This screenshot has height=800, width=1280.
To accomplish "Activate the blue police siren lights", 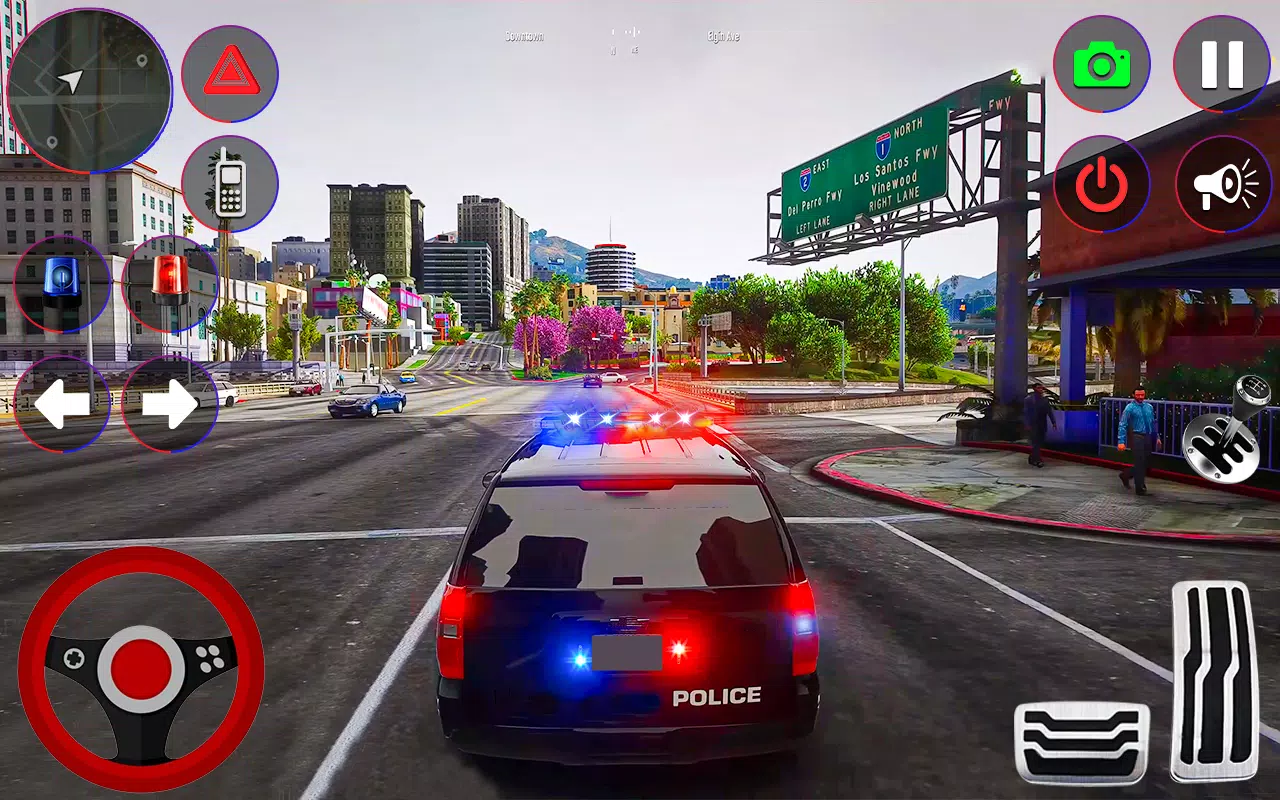I will point(60,285).
